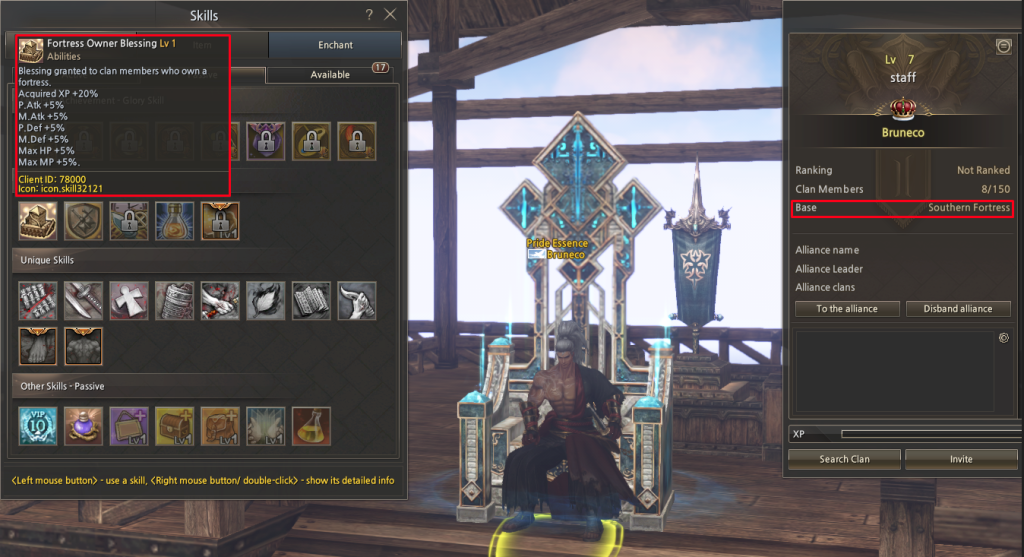The width and height of the screenshot is (1024, 557).
Task: Select the footprints unique skill icon
Action: [37, 346]
